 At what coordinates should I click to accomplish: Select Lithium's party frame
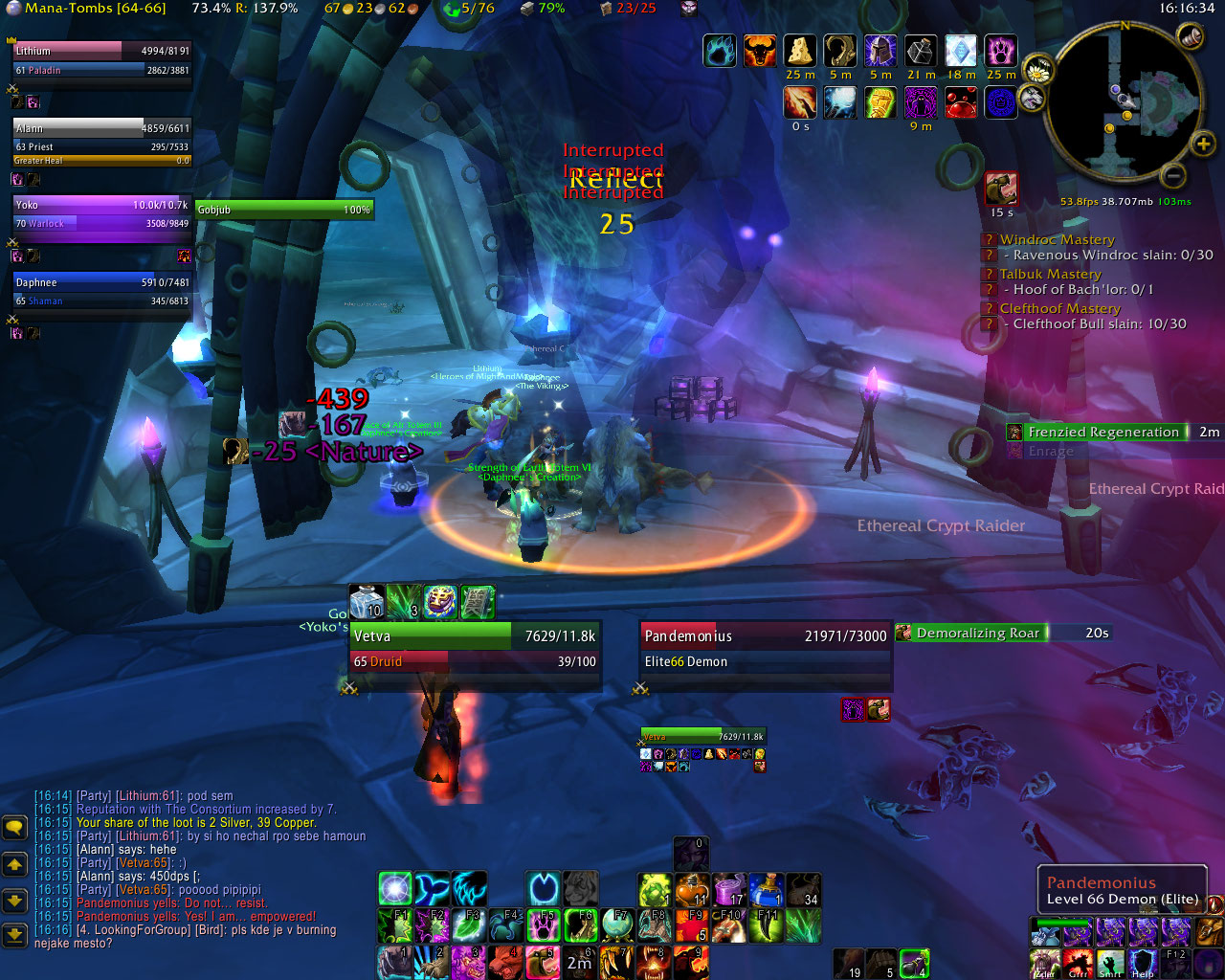(101, 59)
